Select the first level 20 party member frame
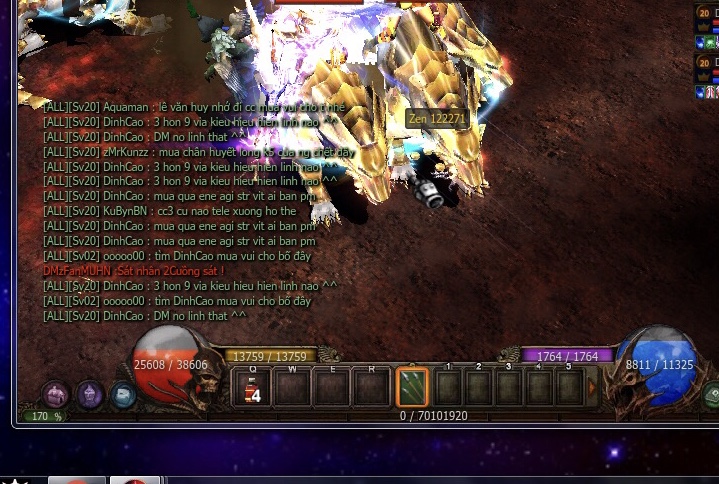 point(706,19)
